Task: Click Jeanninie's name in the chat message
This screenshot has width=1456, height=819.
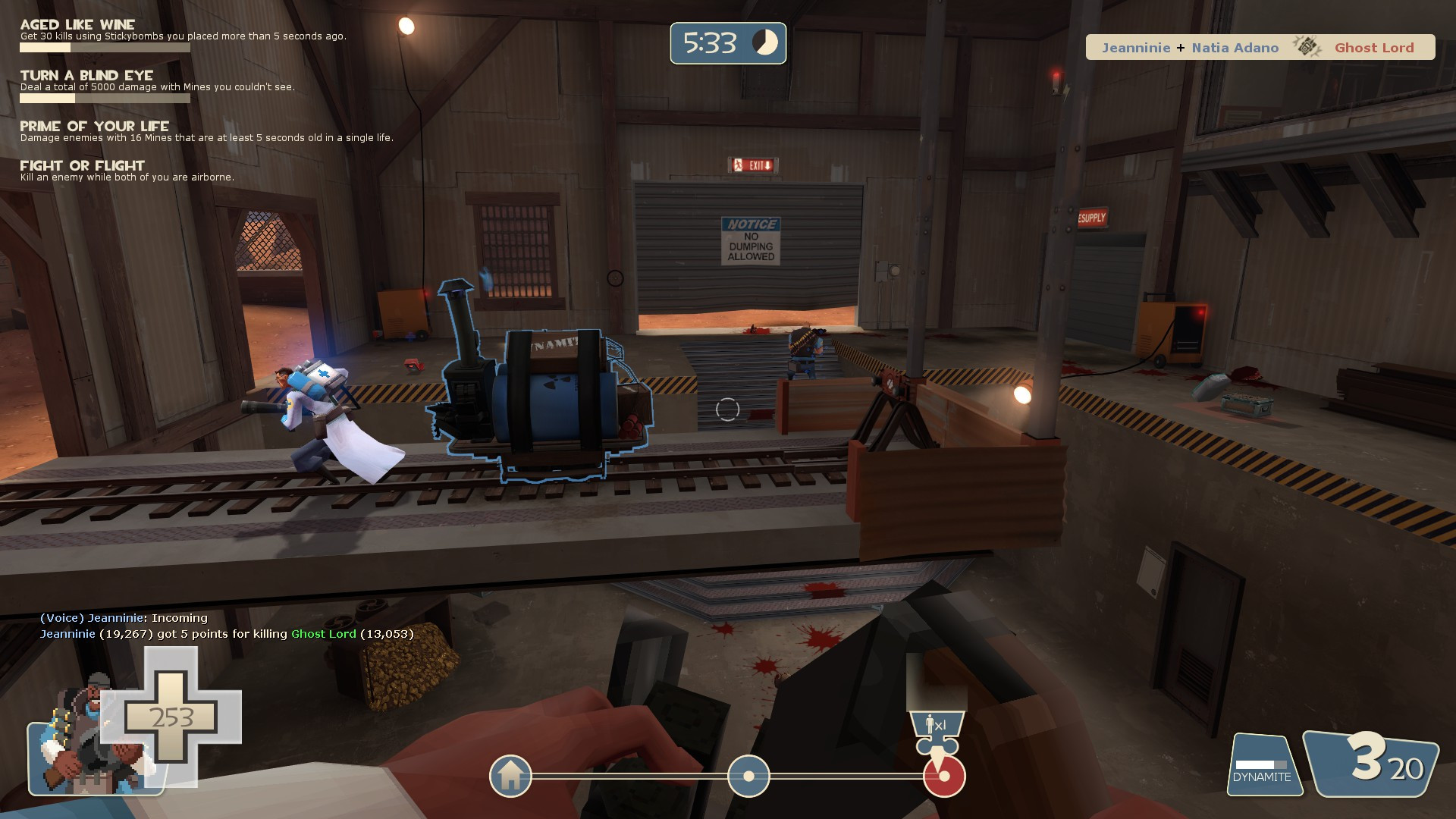Action: pos(116,618)
